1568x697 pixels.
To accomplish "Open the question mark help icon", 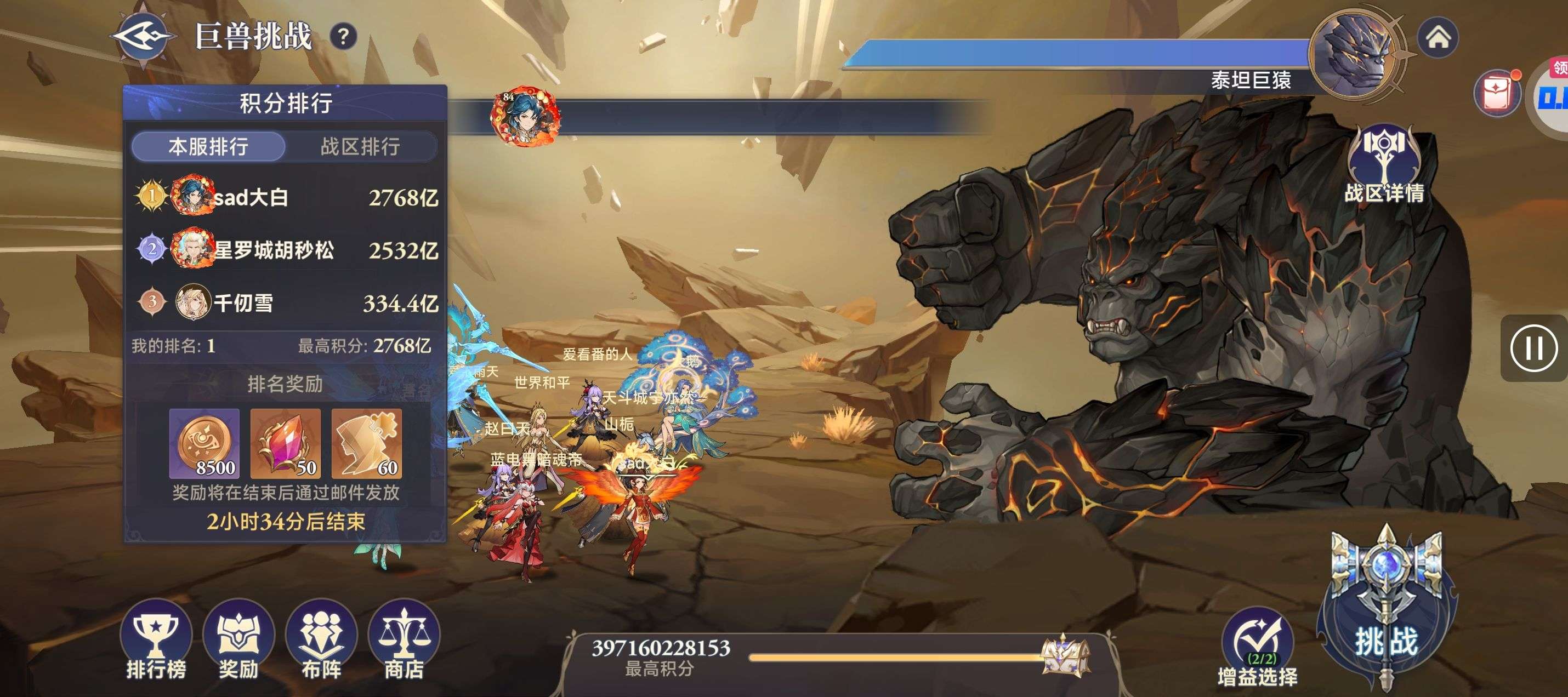I will pyautogui.click(x=343, y=37).
